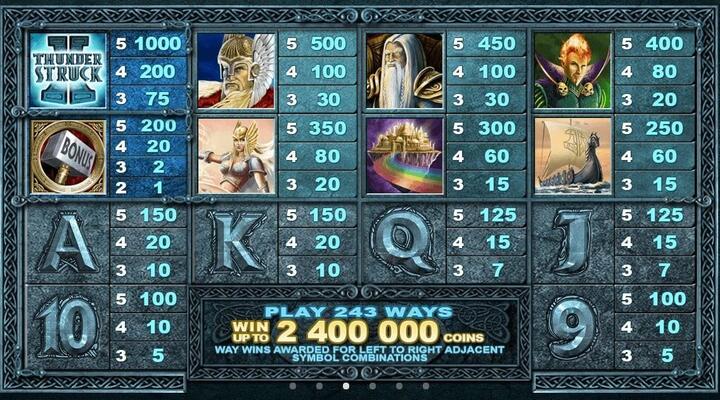Open the fifth paytable page dot

pyautogui.click(x=400, y=385)
